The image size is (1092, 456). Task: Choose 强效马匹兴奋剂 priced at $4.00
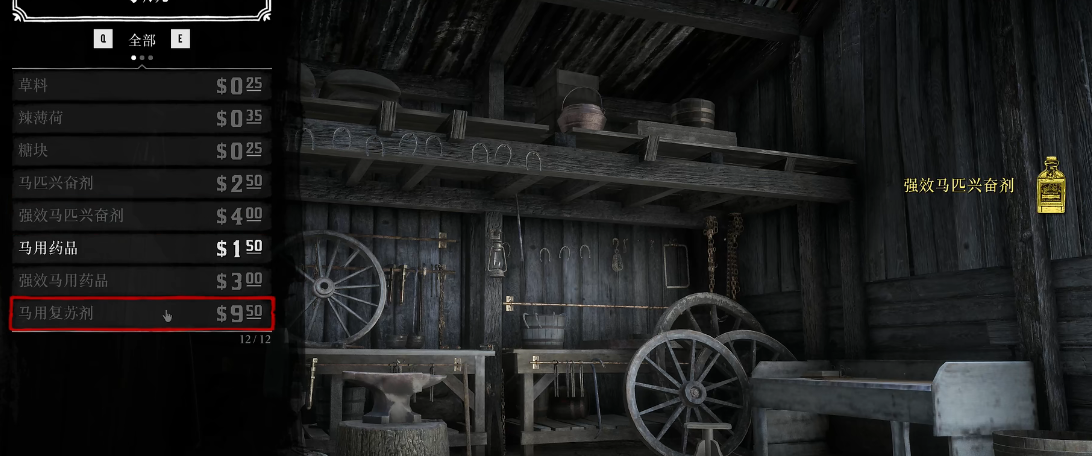point(140,215)
